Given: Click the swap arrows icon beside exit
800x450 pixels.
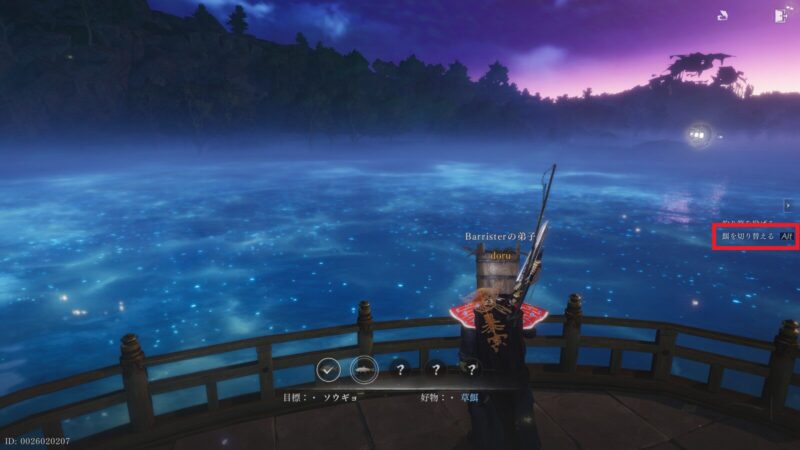Looking at the screenshot, I should click(722, 16).
